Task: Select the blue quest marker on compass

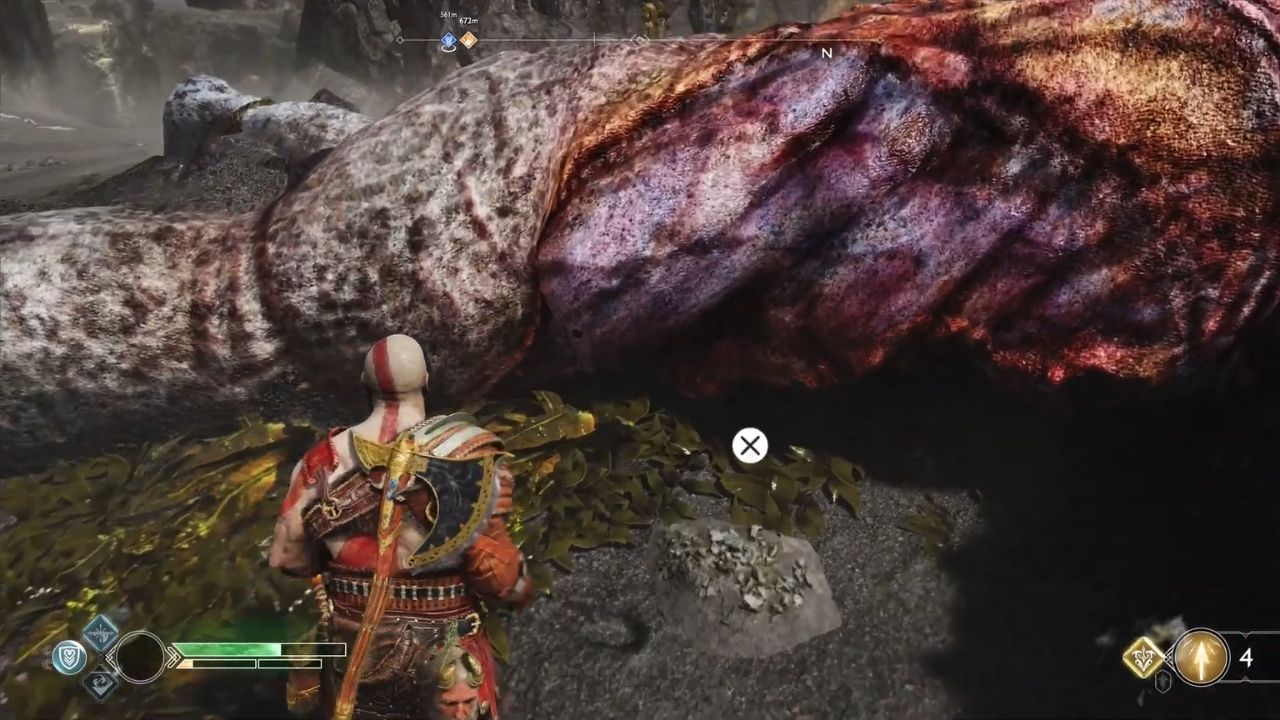Action: point(449,40)
